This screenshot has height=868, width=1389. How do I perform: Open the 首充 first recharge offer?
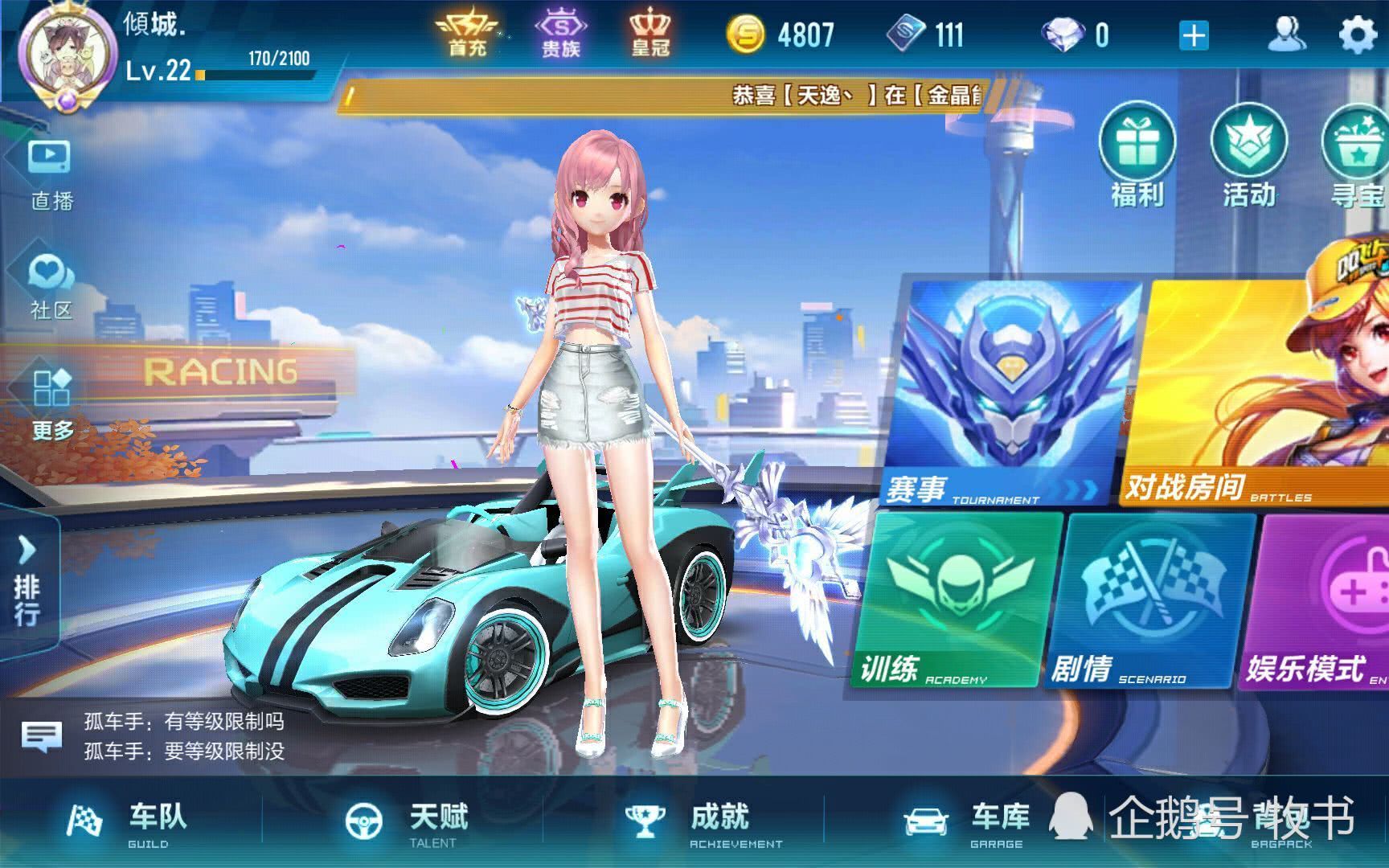click(467, 35)
